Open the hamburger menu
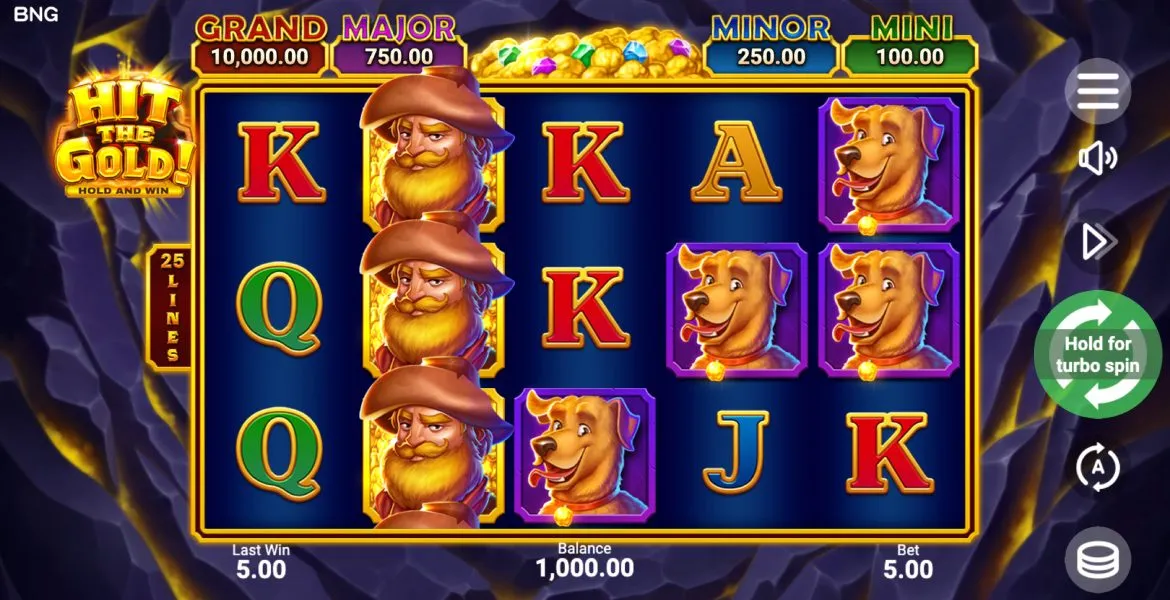Screen dimensions: 1170x600 click(x=1097, y=91)
